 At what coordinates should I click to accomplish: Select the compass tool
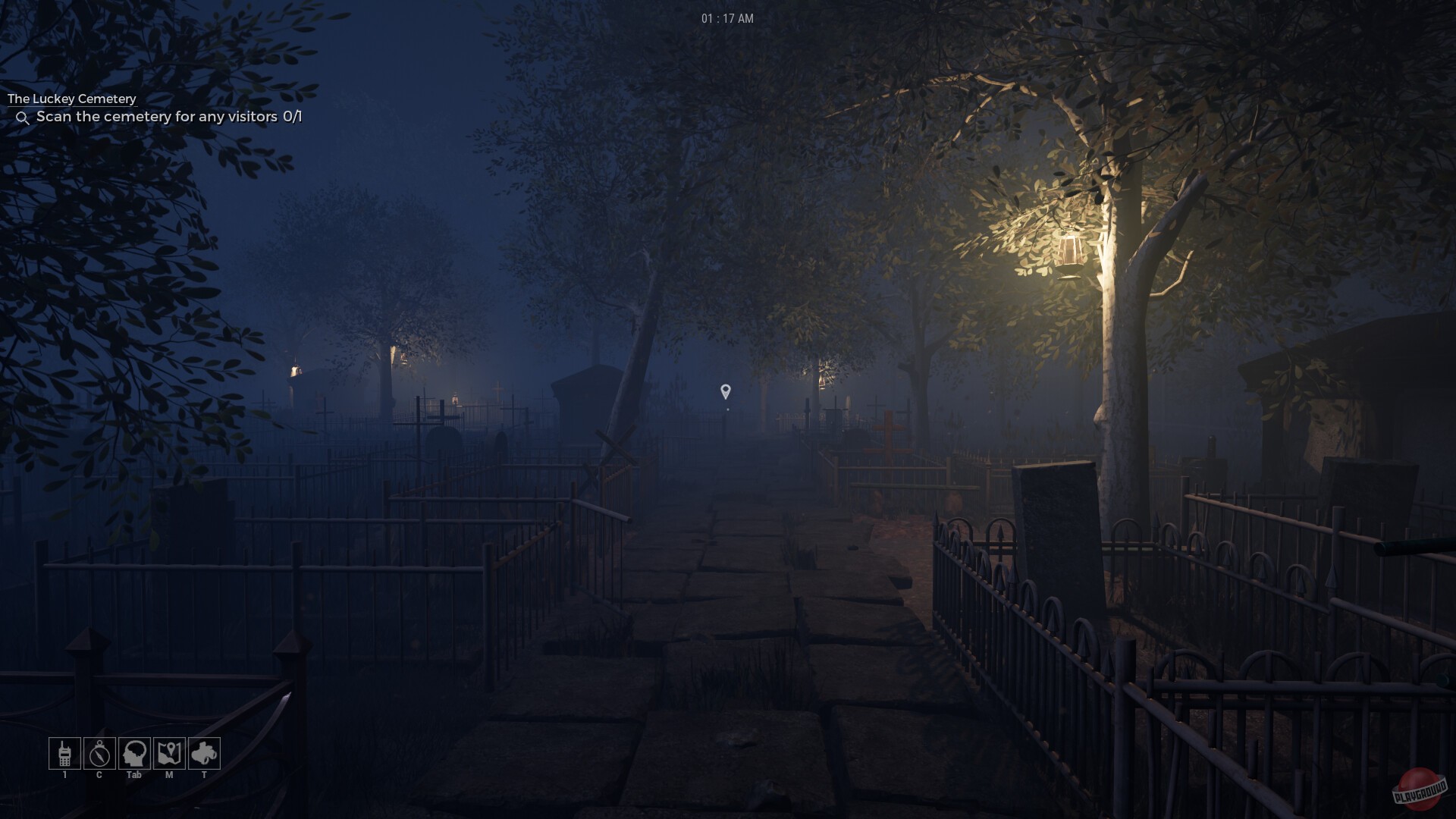pyautogui.click(x=99, y=754)
